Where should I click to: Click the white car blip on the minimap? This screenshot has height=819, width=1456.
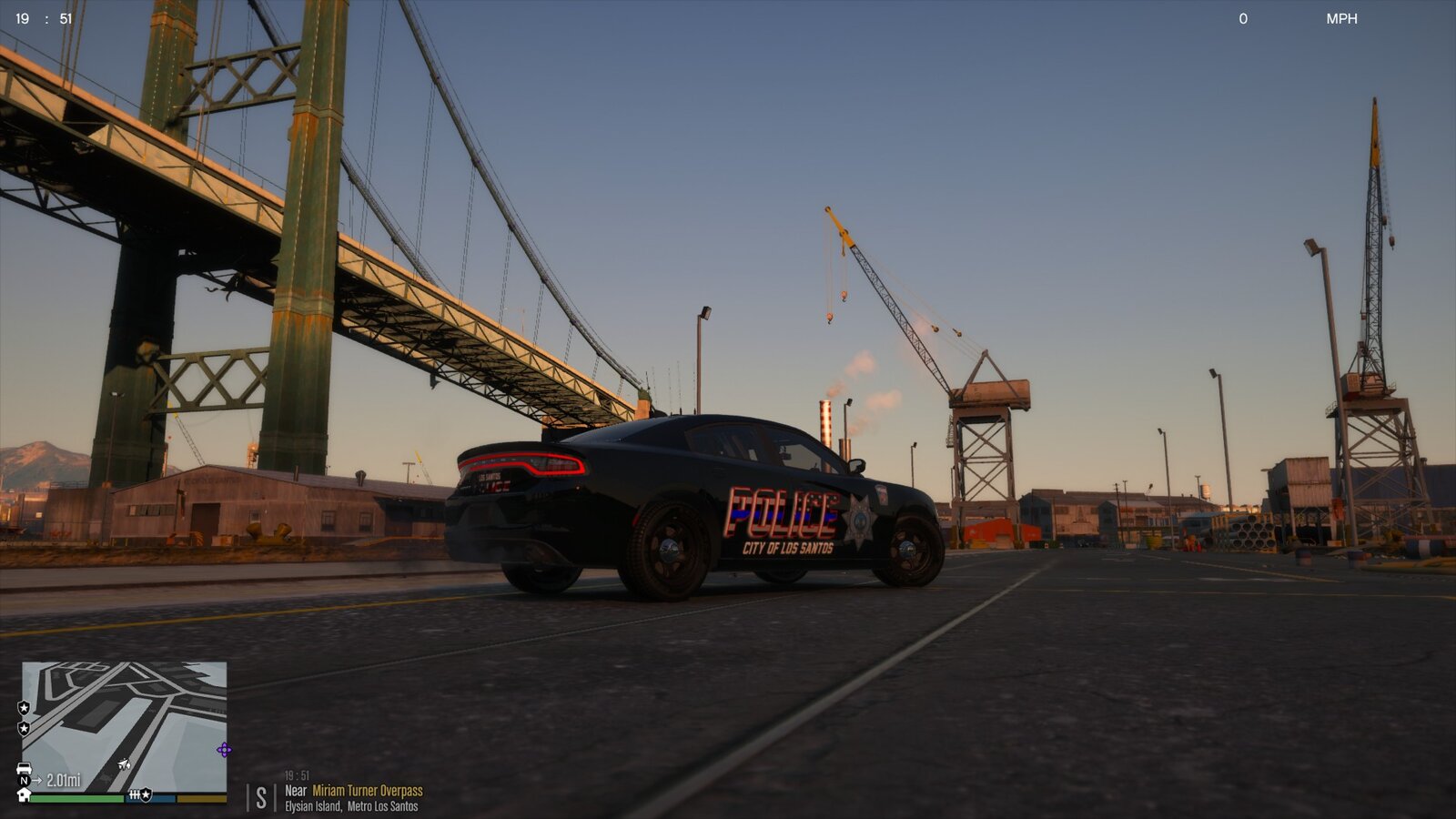tap(25, 769)
